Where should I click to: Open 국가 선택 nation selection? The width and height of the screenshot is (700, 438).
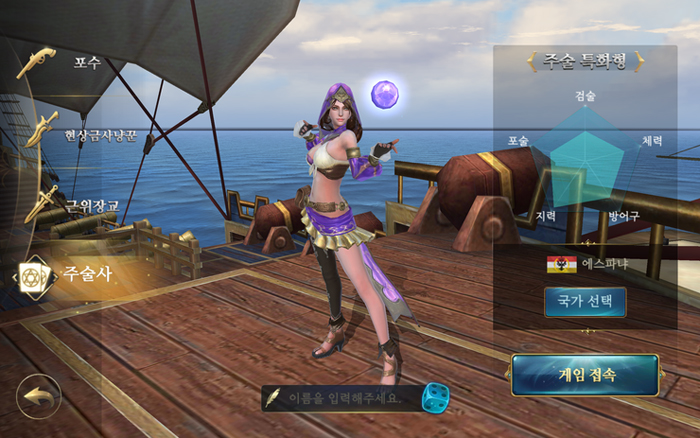(x=585, y=302)
